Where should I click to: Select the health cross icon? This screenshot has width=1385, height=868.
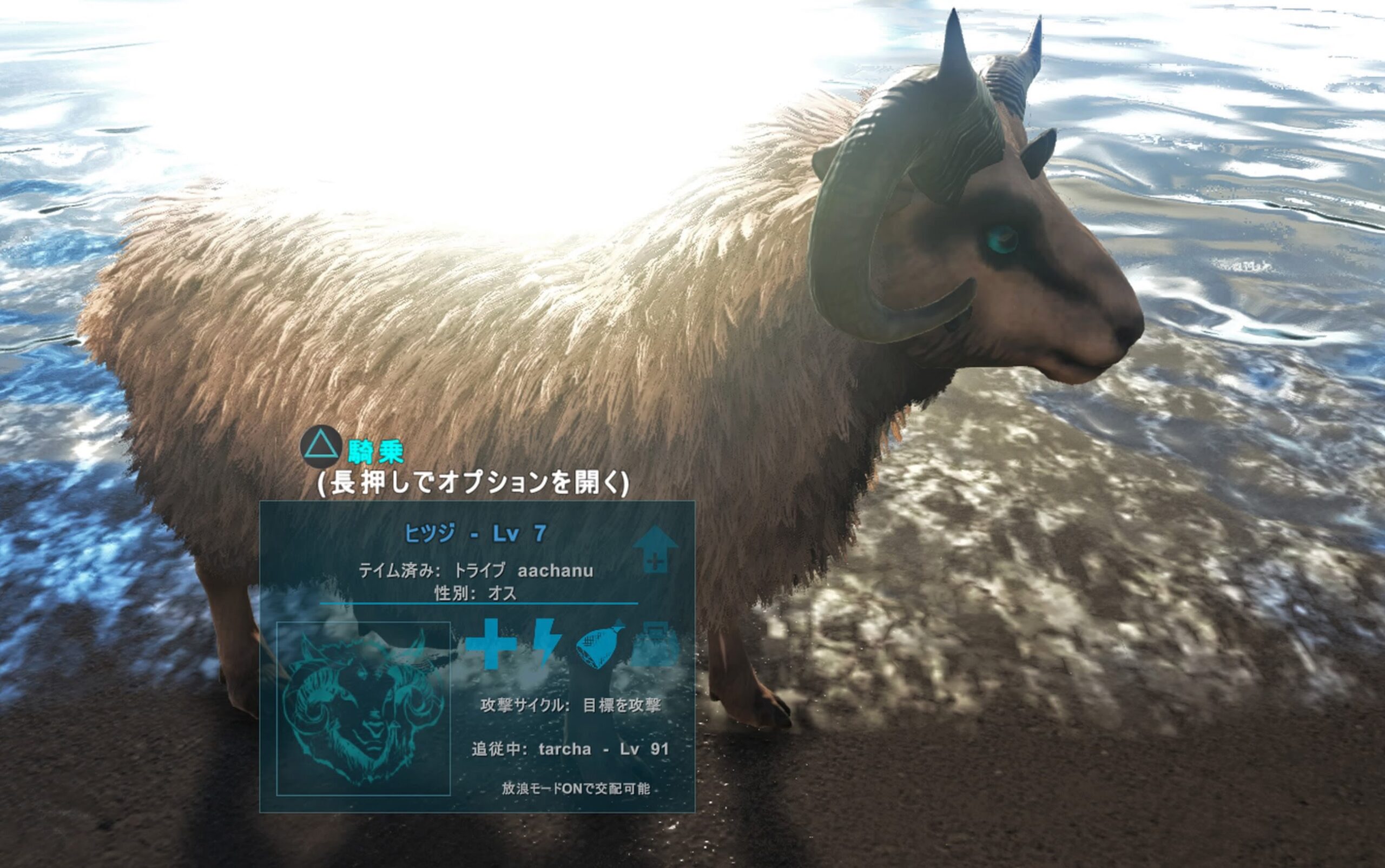(490, 643)
